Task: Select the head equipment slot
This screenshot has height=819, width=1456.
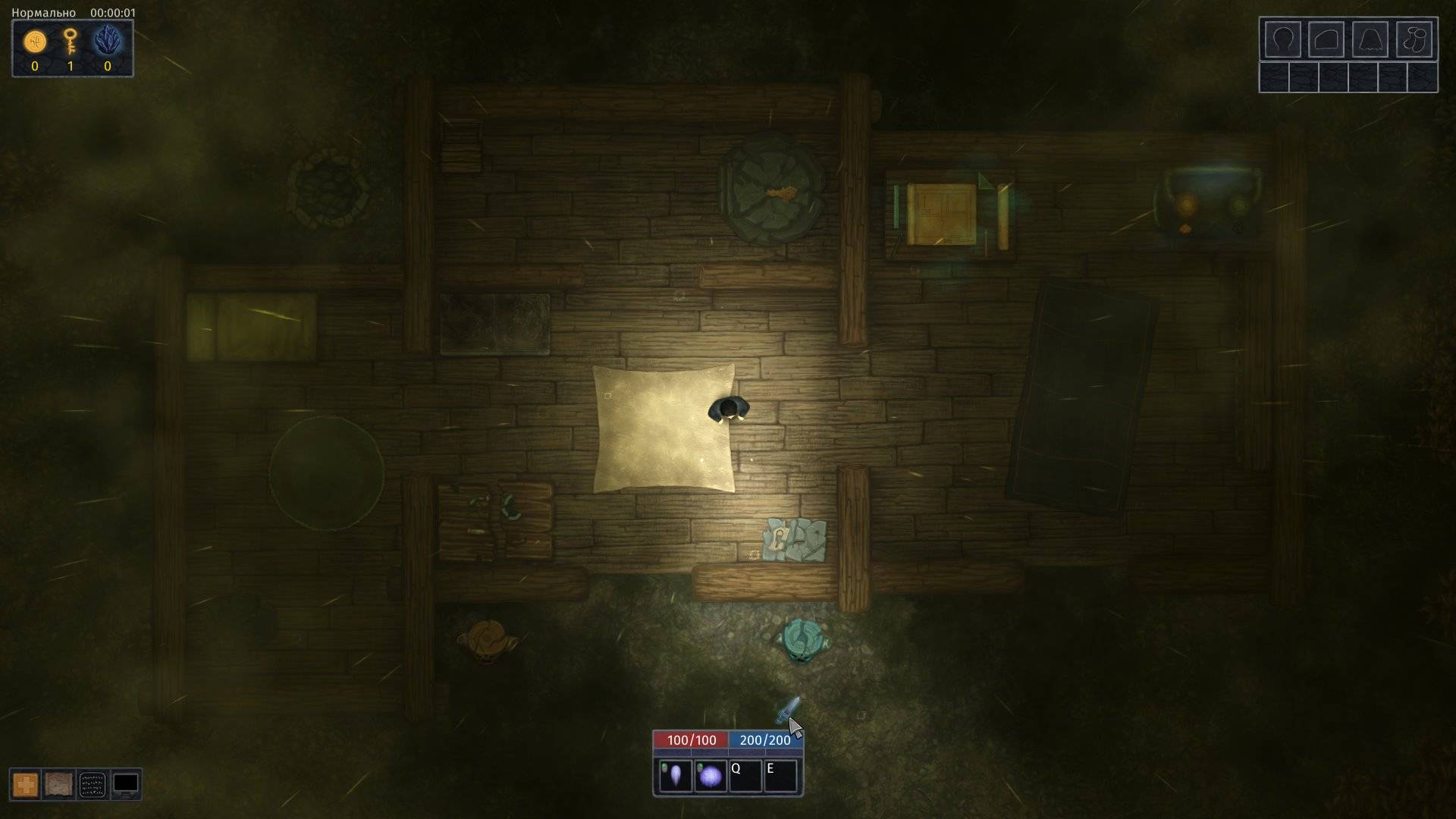Action: [x=1282, y=39]
